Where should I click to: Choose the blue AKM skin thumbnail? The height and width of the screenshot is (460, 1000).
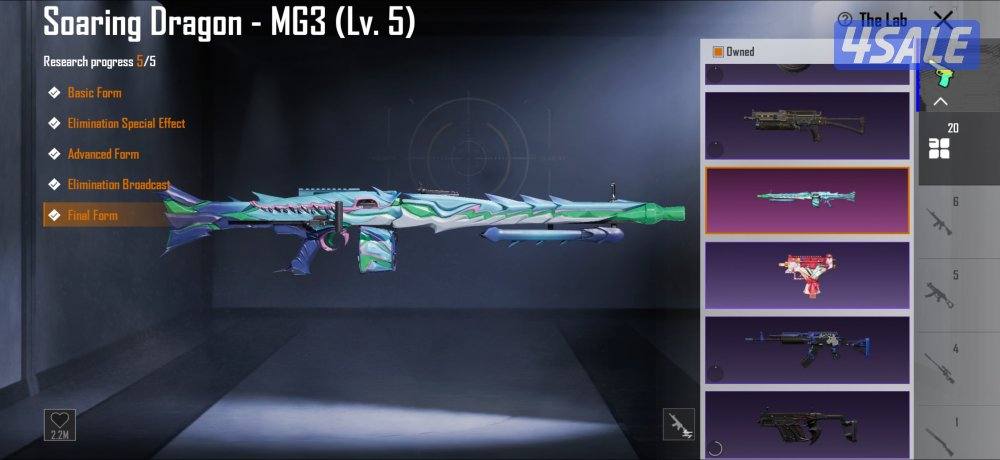pos(807,349)
